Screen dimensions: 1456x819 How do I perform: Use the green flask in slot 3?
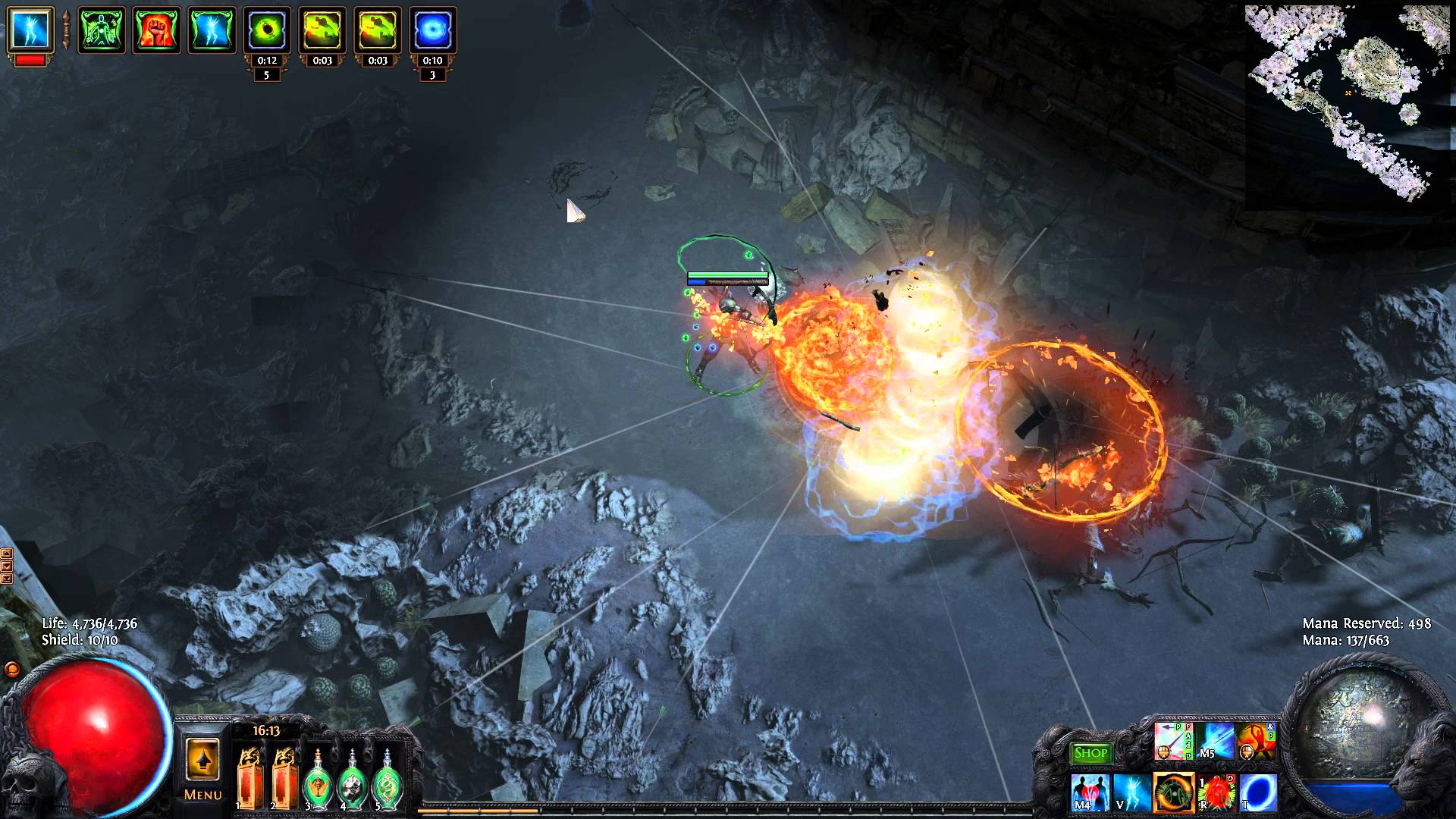318,778
